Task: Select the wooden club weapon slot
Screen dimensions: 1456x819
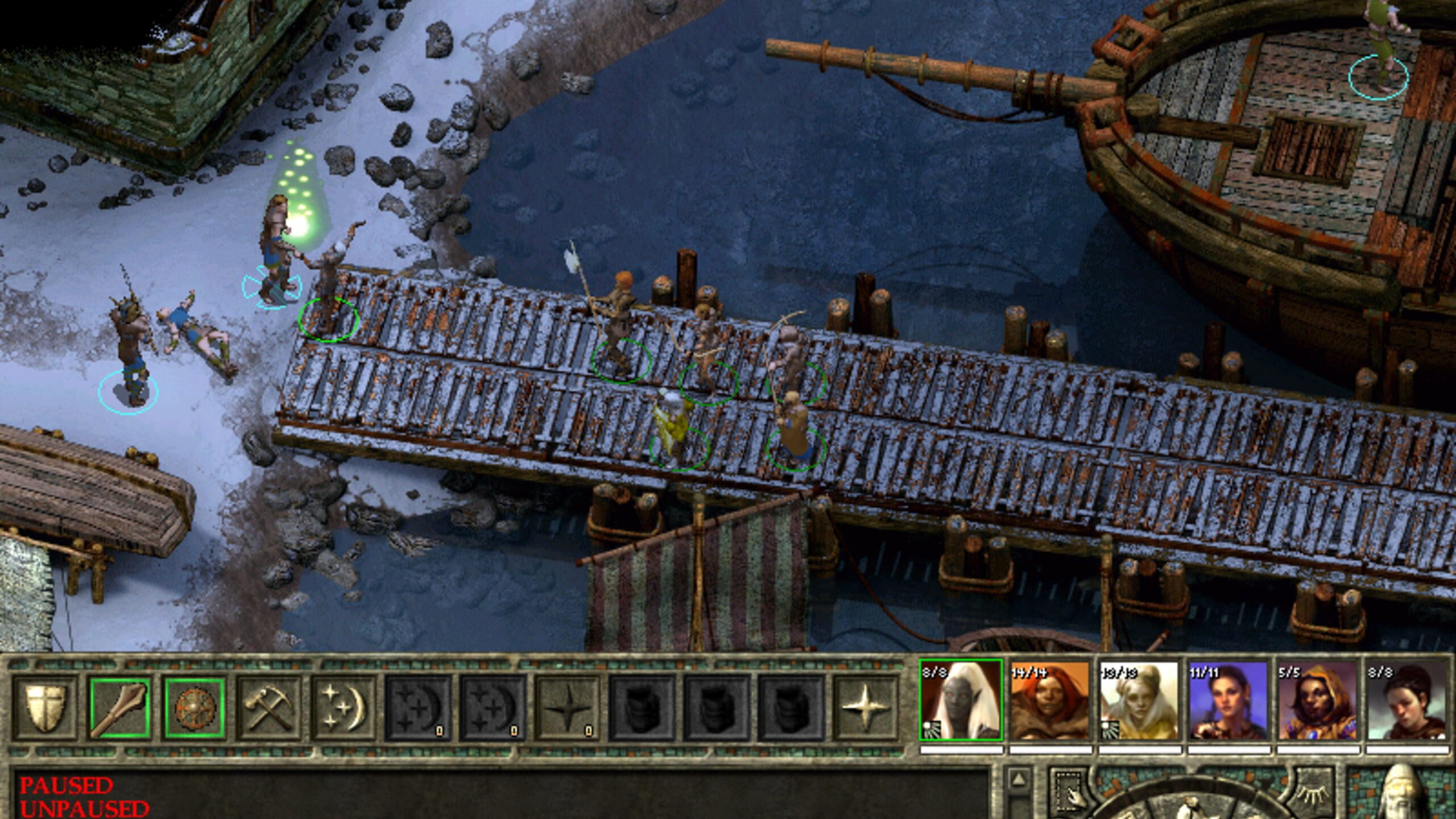Action: tap(120, 708)
